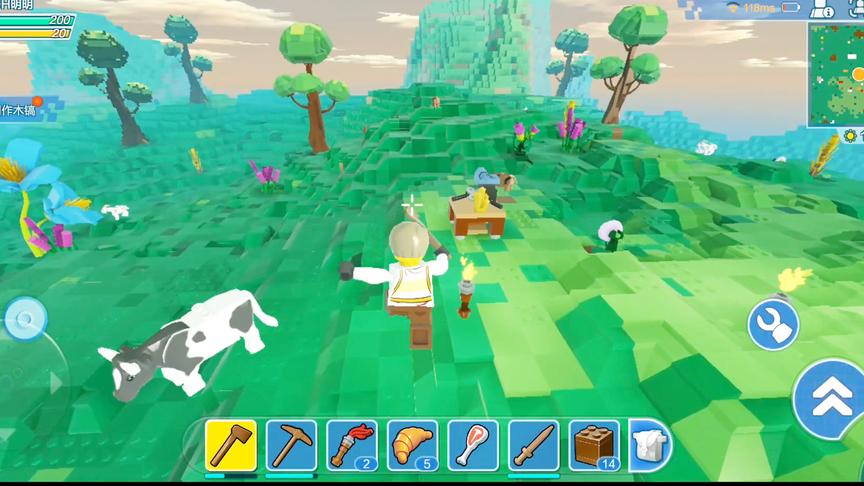Click the sun daytime icon below minimap
Viewport: 864px width, 486px height.
click(852, 135)
